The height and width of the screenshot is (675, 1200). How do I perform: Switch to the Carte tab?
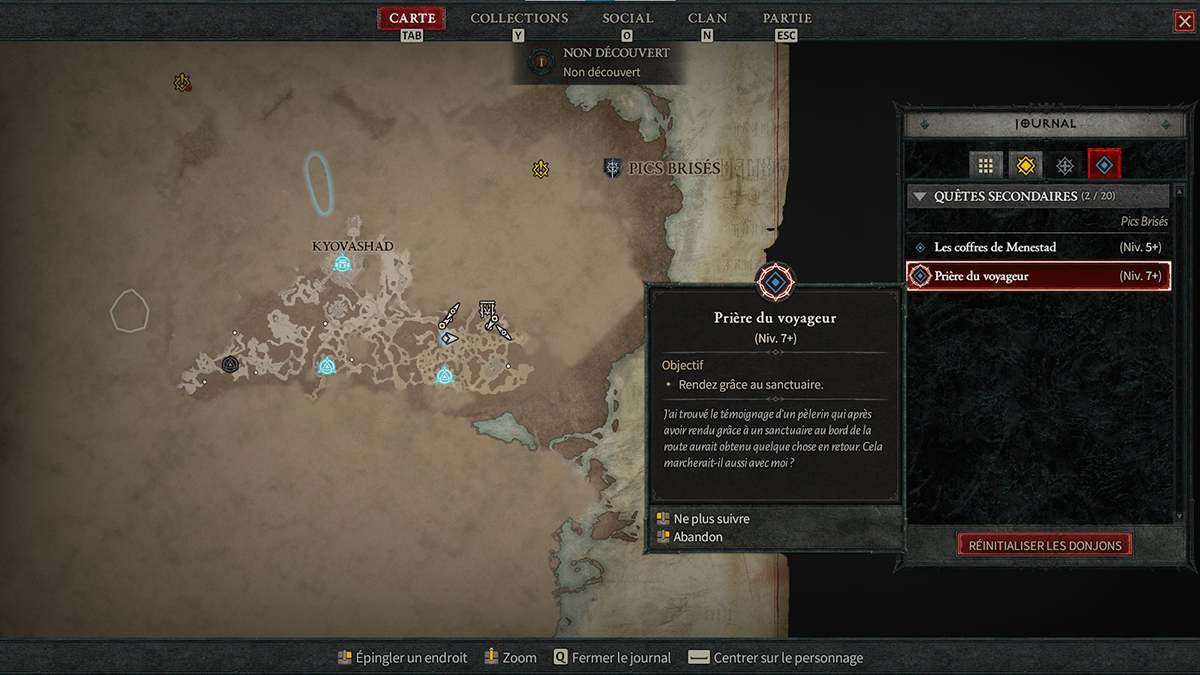412,19
